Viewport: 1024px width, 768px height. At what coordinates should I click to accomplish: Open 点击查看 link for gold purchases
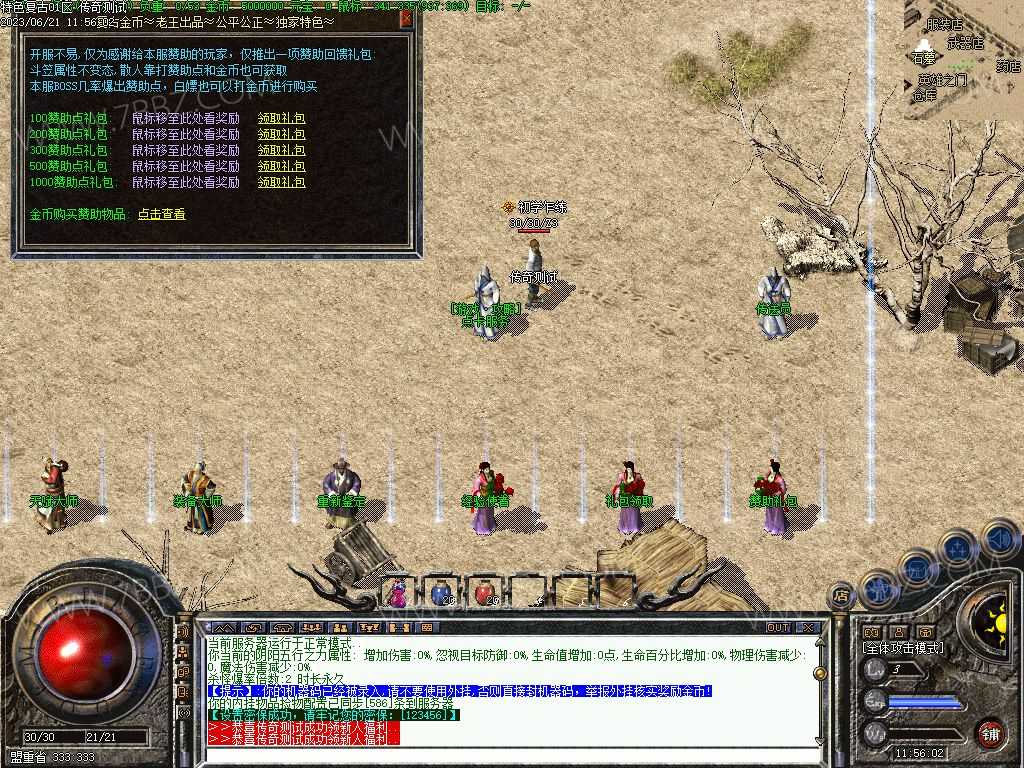coord(161,214)
